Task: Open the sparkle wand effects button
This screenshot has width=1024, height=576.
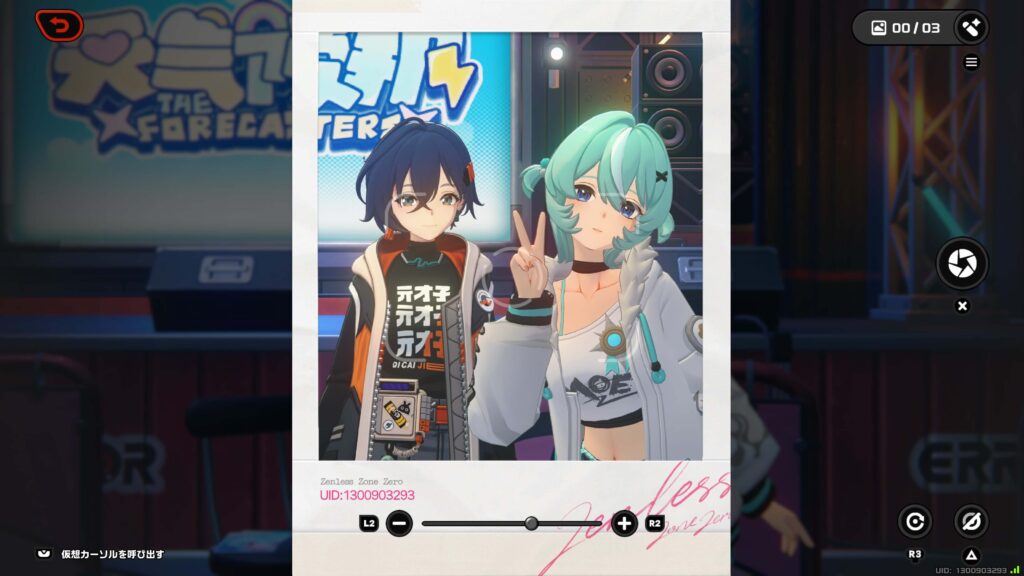Action: point(970,28)
